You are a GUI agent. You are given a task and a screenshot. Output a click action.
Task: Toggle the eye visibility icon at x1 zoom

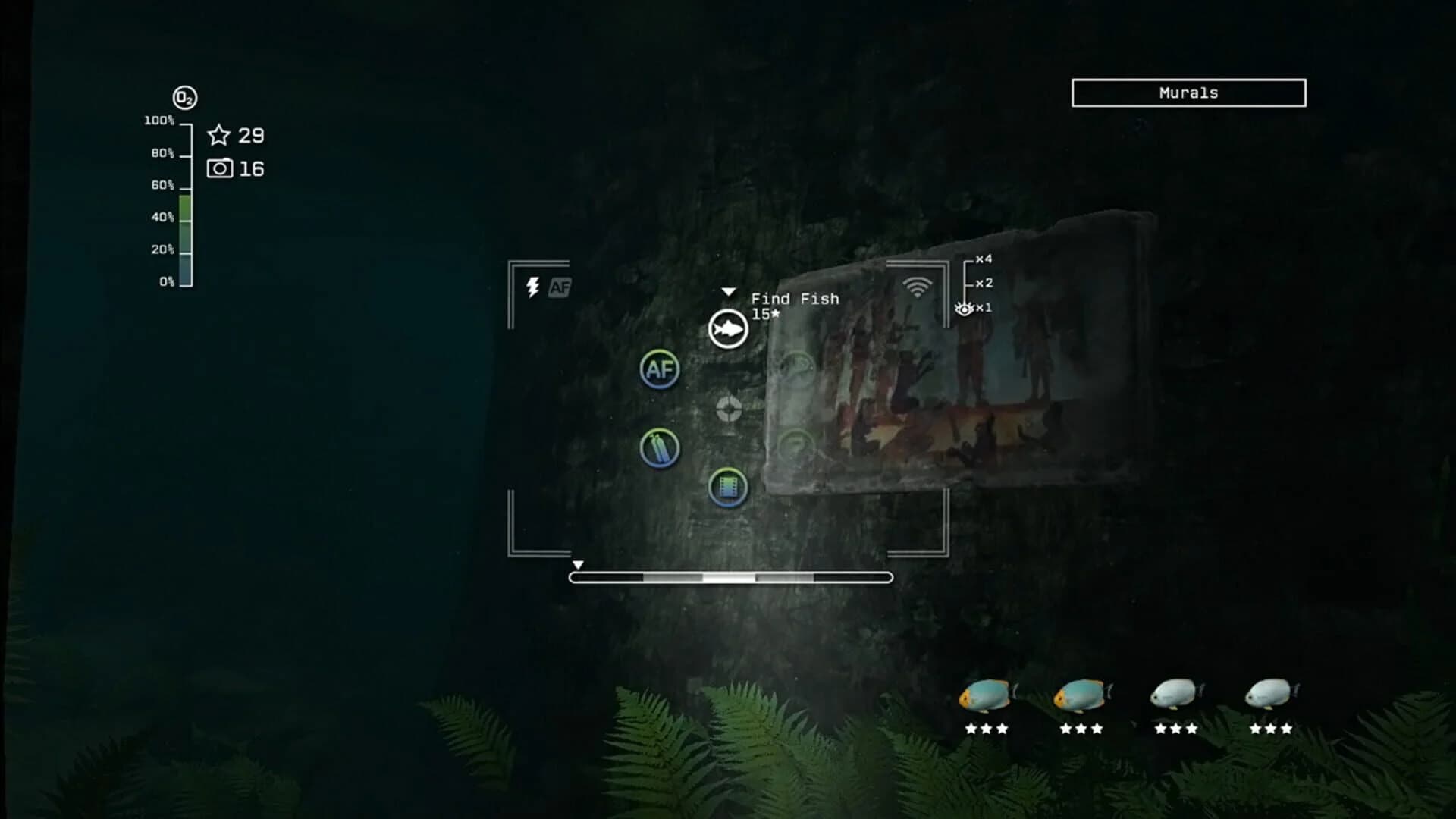click(x=963, y=306)
